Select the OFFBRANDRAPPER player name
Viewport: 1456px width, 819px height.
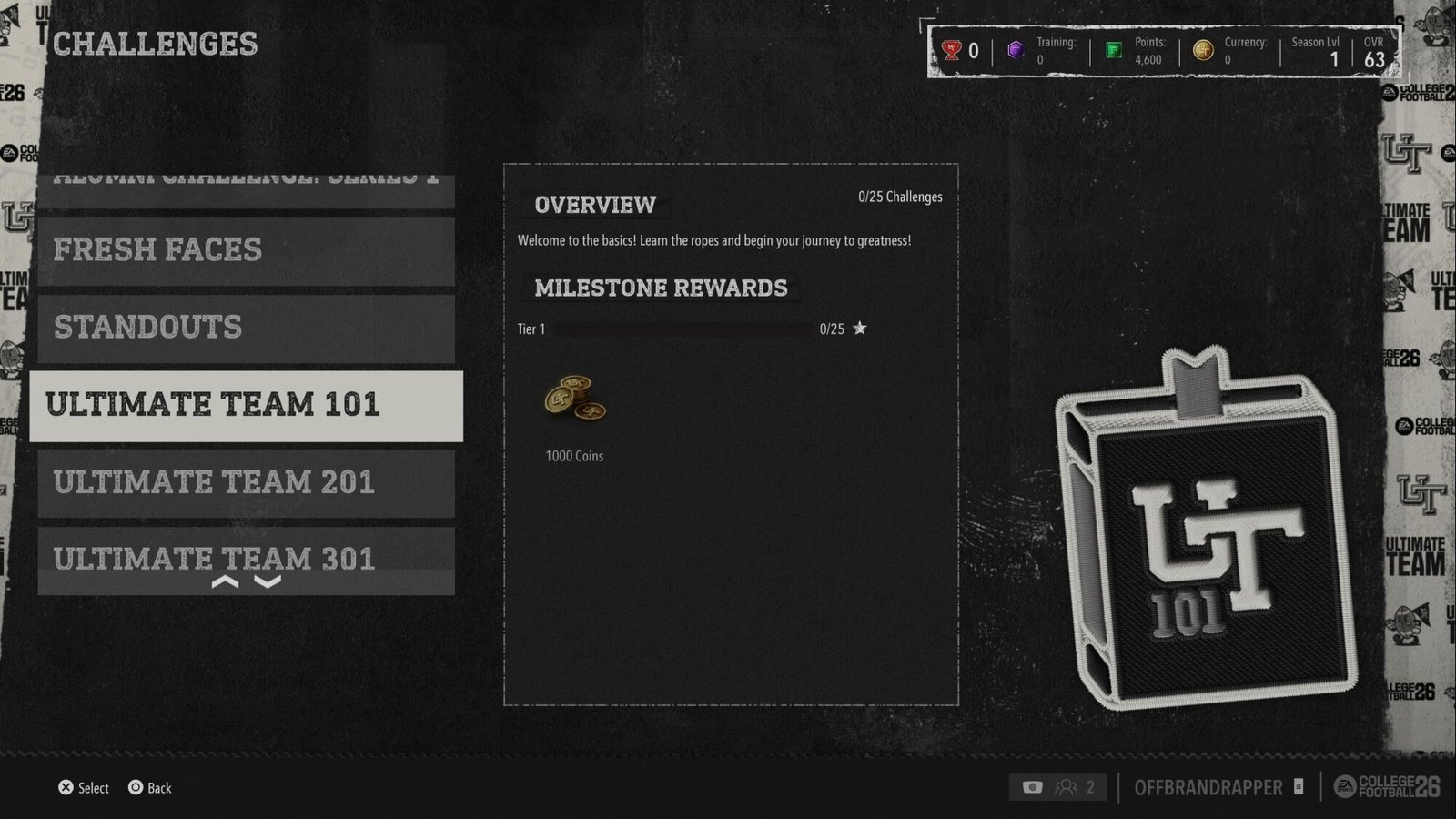1208,787
